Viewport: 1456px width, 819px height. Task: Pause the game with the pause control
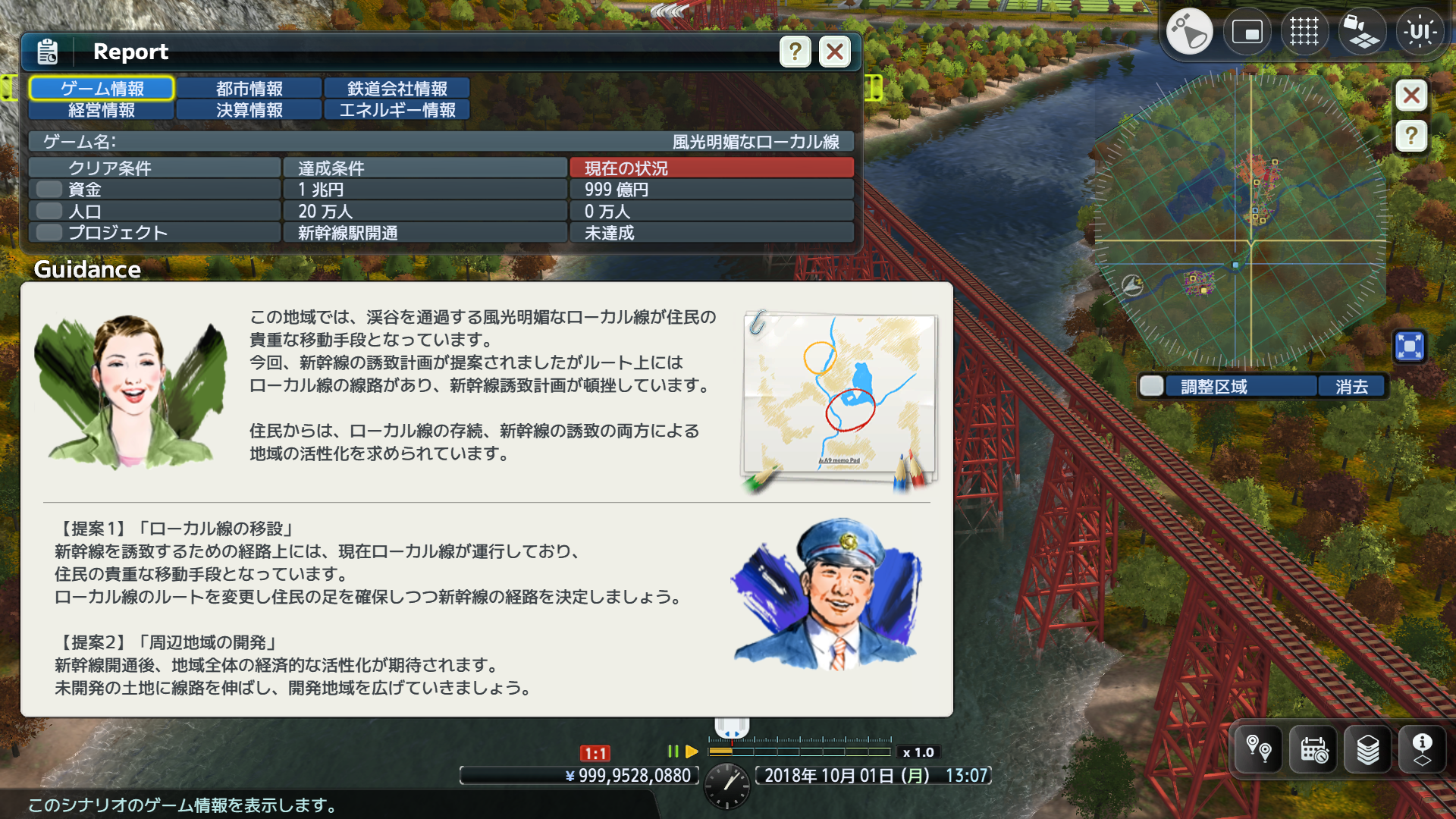click(672, 752)
